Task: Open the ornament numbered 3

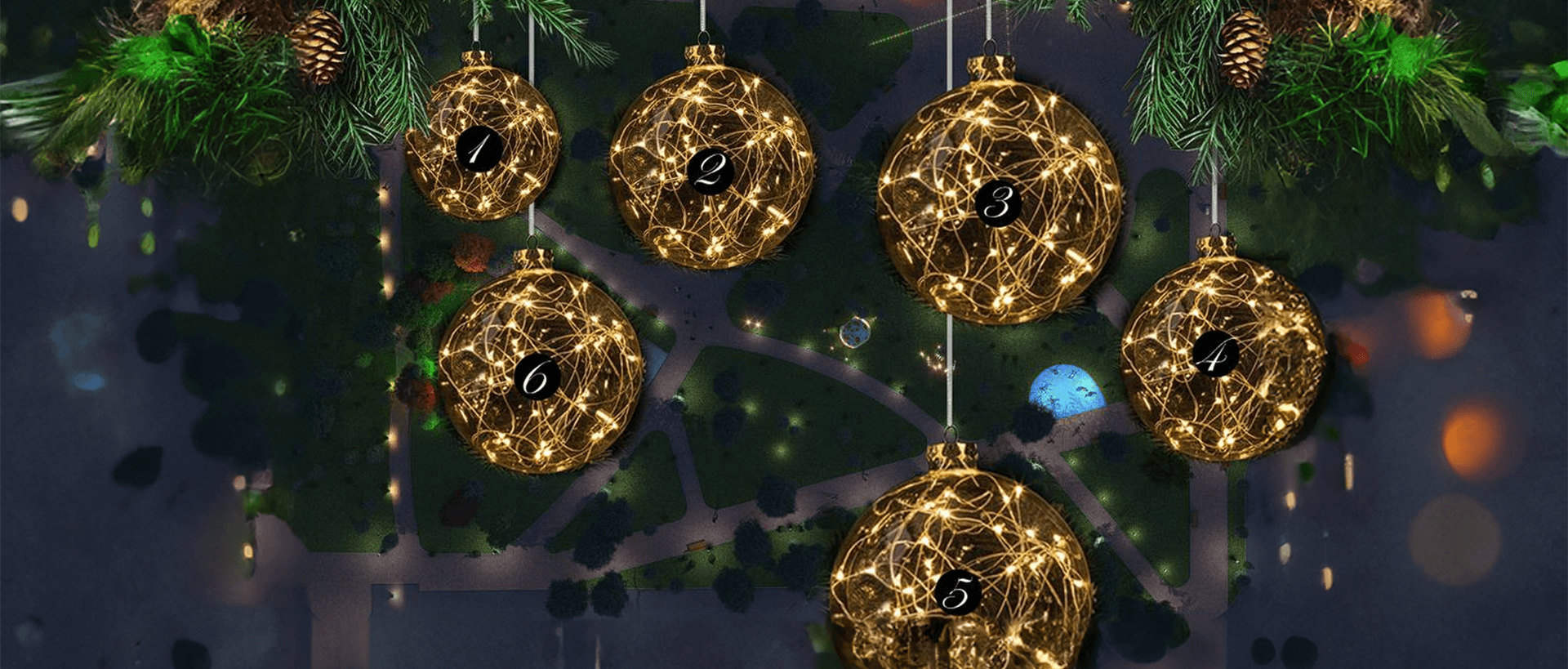Action: tap(998, 202)
